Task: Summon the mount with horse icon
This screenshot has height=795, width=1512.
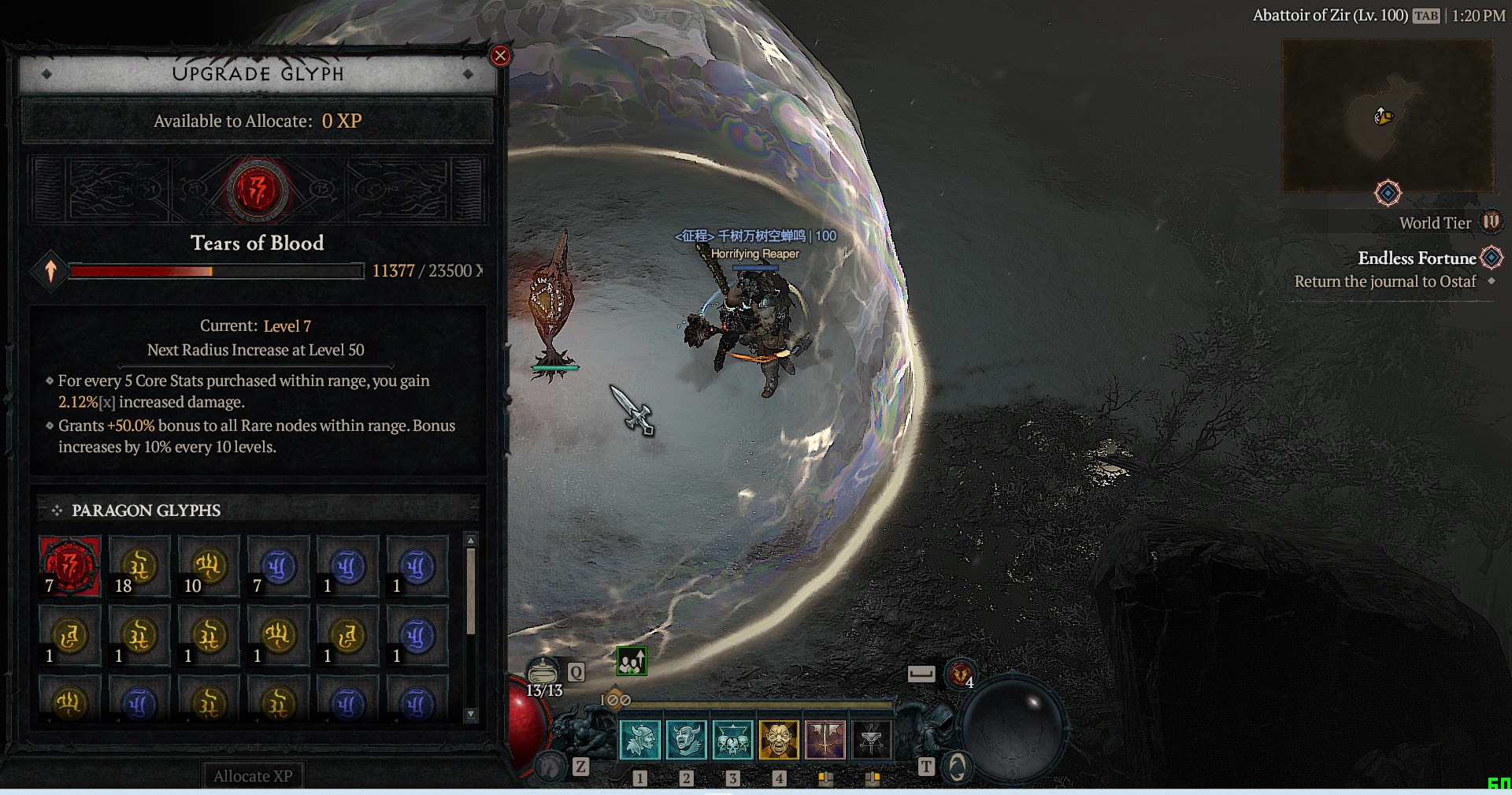Action: pyautogui.click(x=550, y=765)
